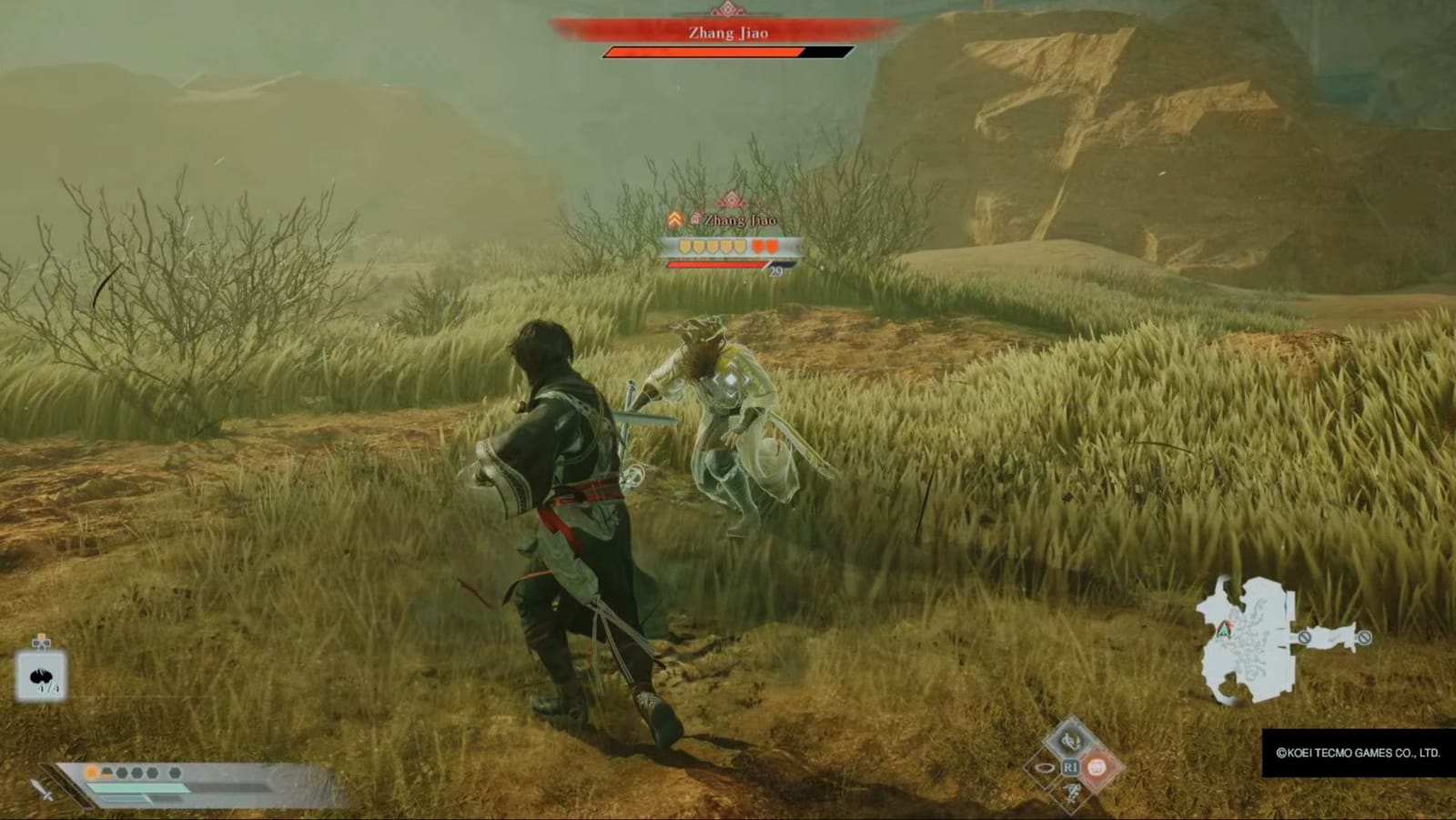Select the flag marker icon next to Zhang Jiao's floating nameplate
Image resolution: width=1456 pixels, height=820 pixels.
coord(696,218)
